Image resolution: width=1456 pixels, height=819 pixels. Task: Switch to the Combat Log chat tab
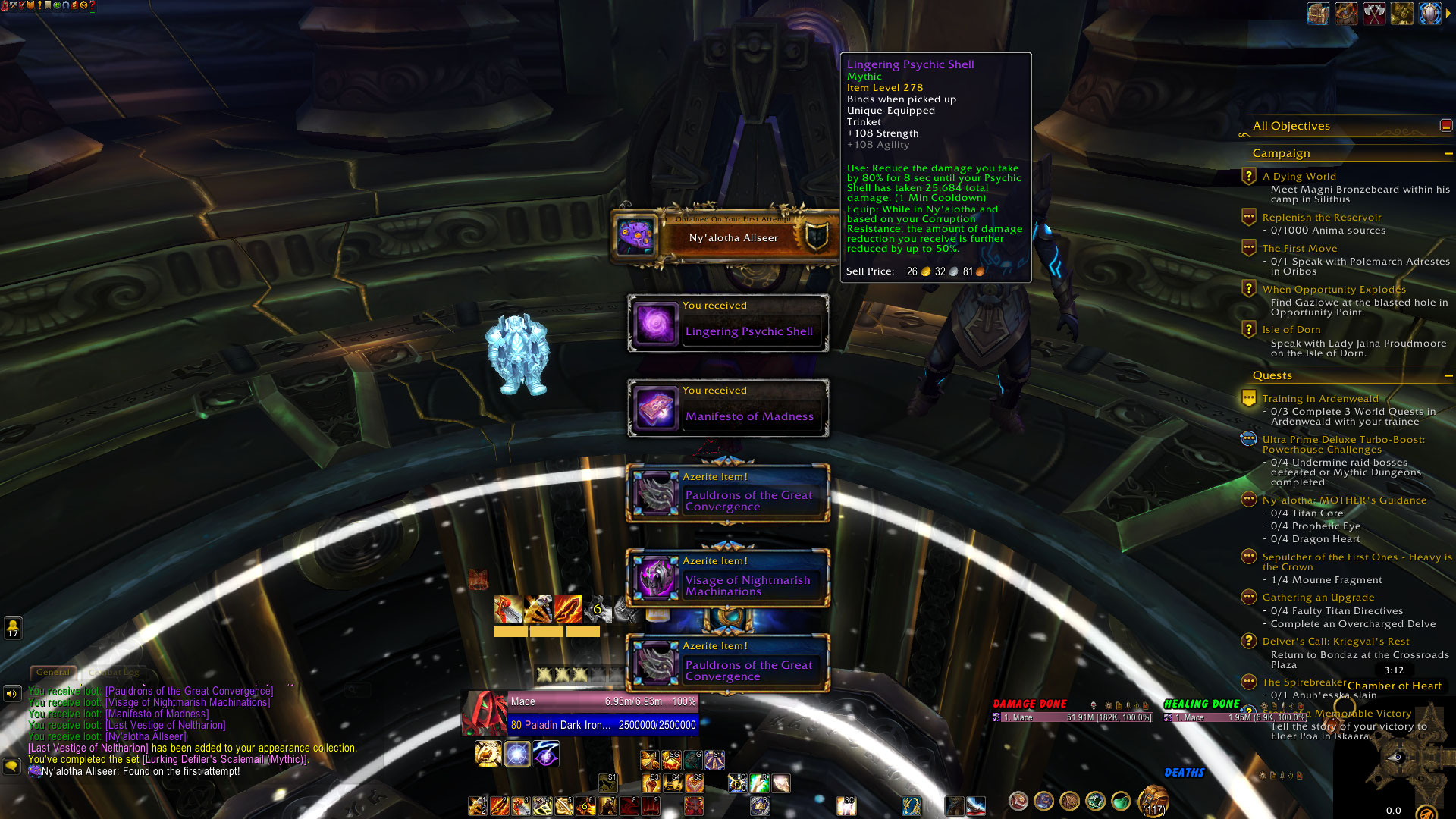tap(114, 672)
